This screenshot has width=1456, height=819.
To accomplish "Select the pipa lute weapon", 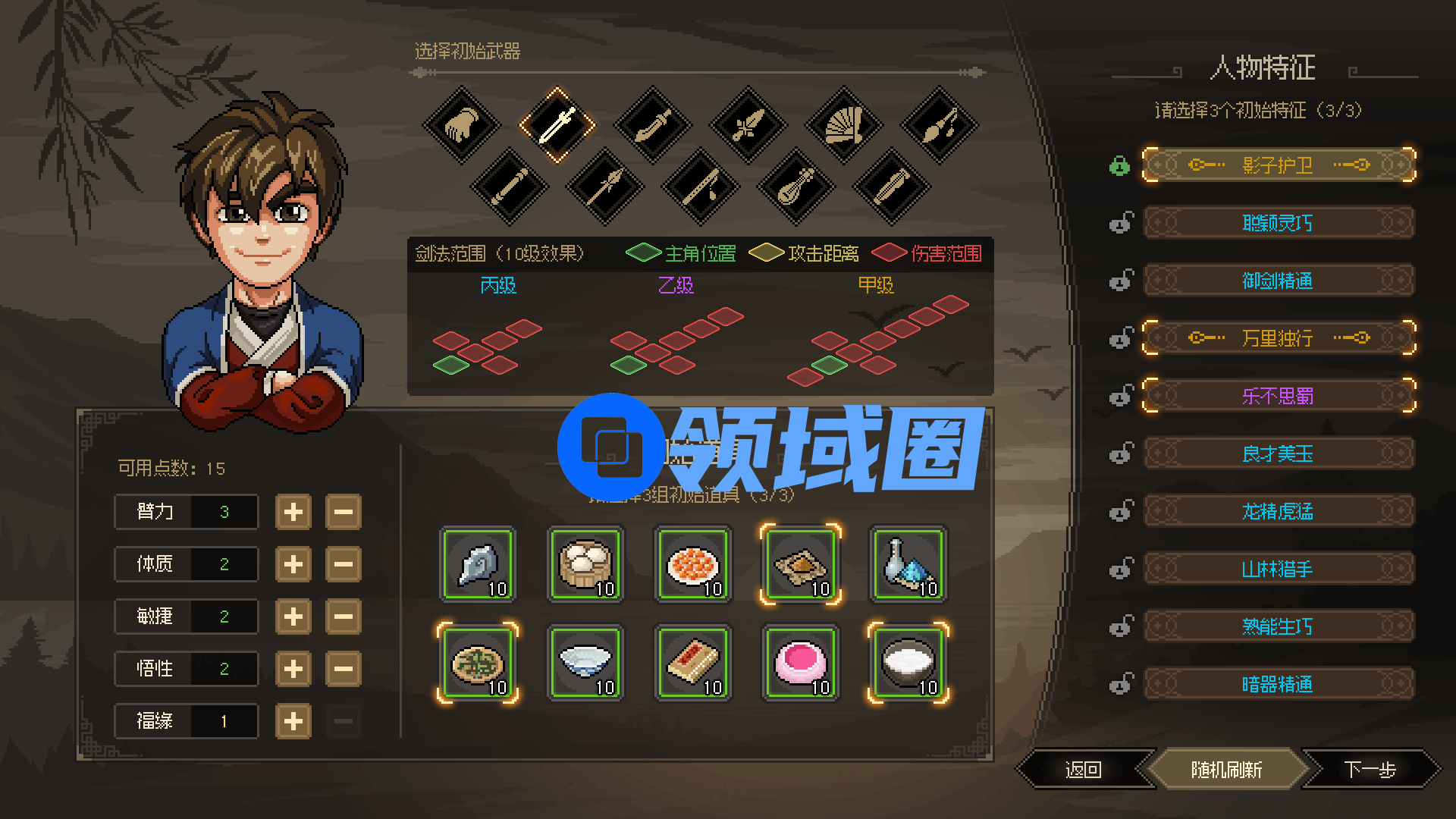I will click(x=795, y=186).
